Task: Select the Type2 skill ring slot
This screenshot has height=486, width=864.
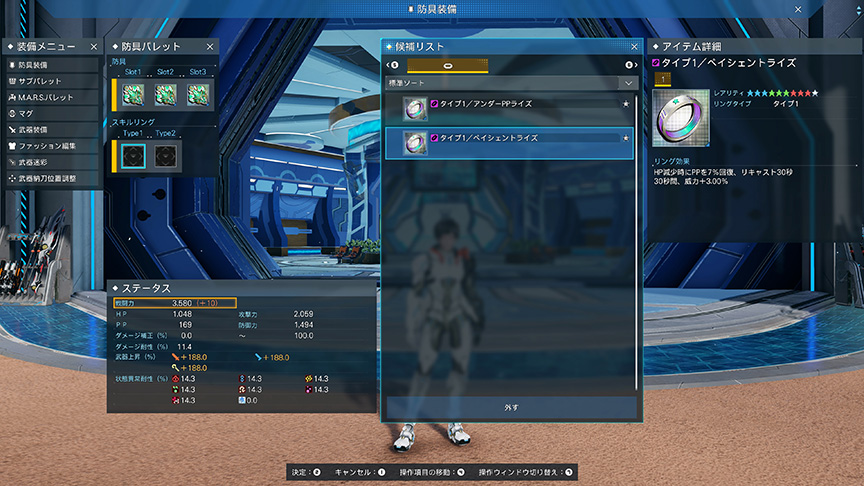Action: click(x=165, y=156)
